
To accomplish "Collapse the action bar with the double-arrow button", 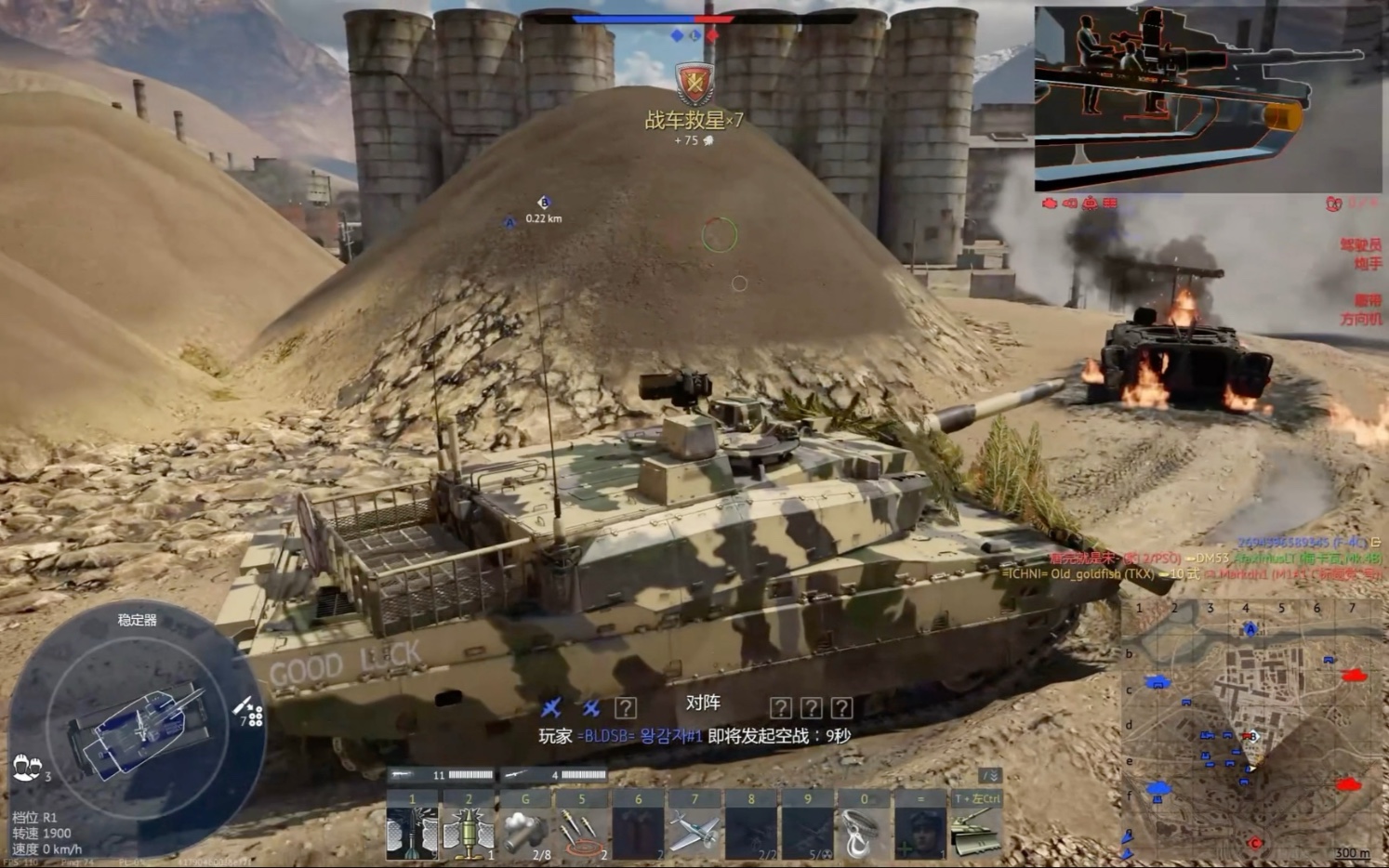I will click(x=990, y=775).
